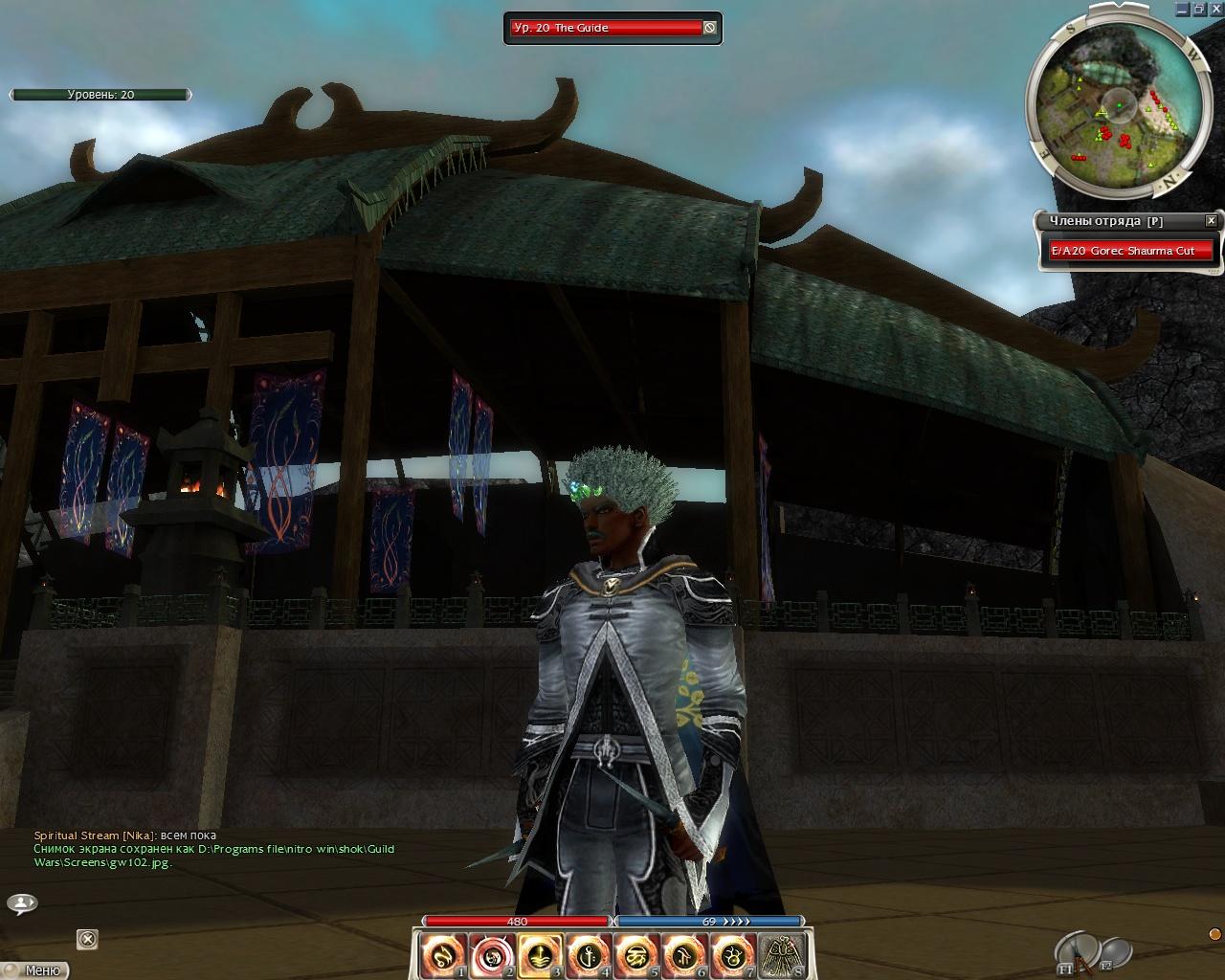Activate skill slot 1 on the skill bar
The height and width of the screenshot is (980, 1225).
(x=444, y=955)
